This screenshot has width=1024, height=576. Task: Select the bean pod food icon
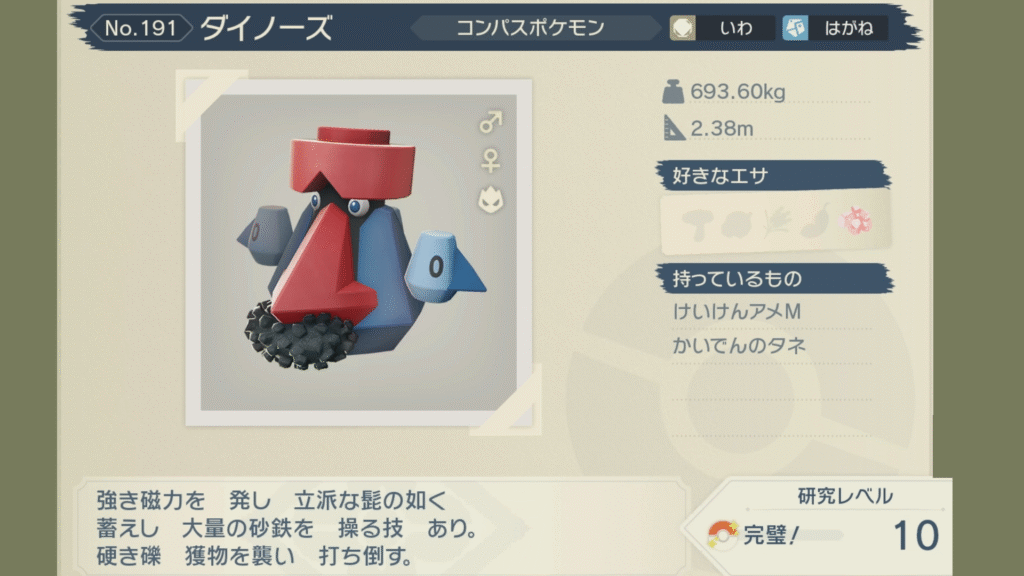pyautogui.click(x=815, y=221)
